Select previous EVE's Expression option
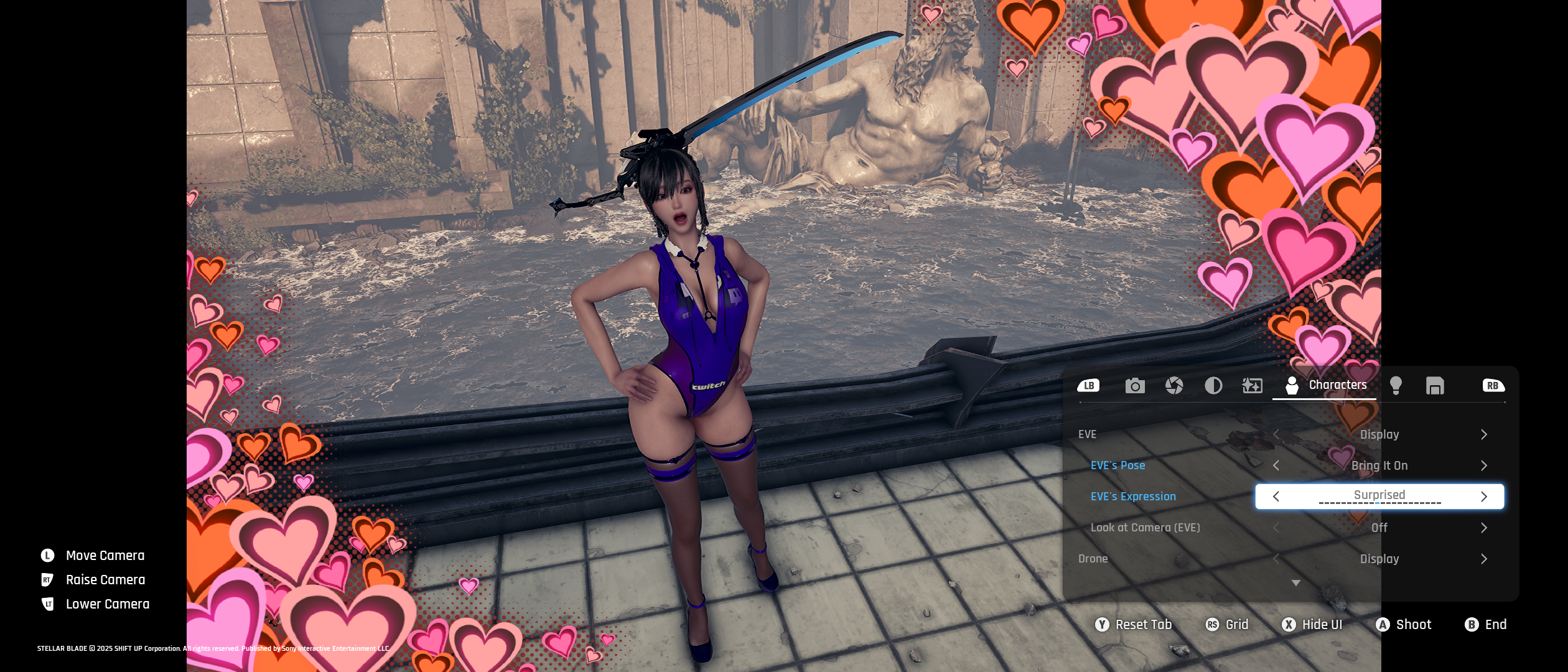 point(1276,497)
